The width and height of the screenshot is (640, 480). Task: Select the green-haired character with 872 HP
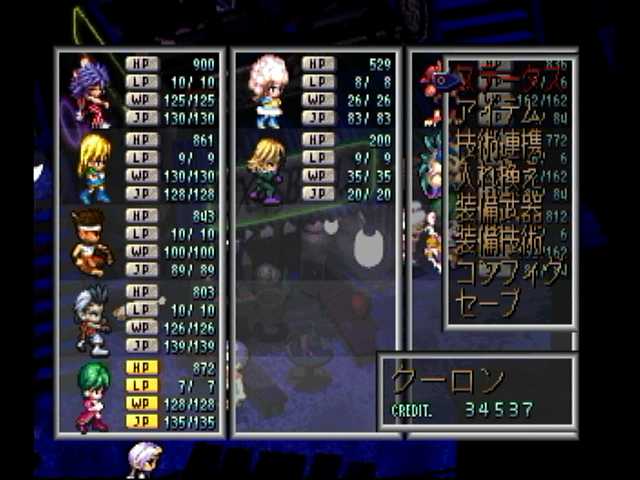(x=93, y=394)
